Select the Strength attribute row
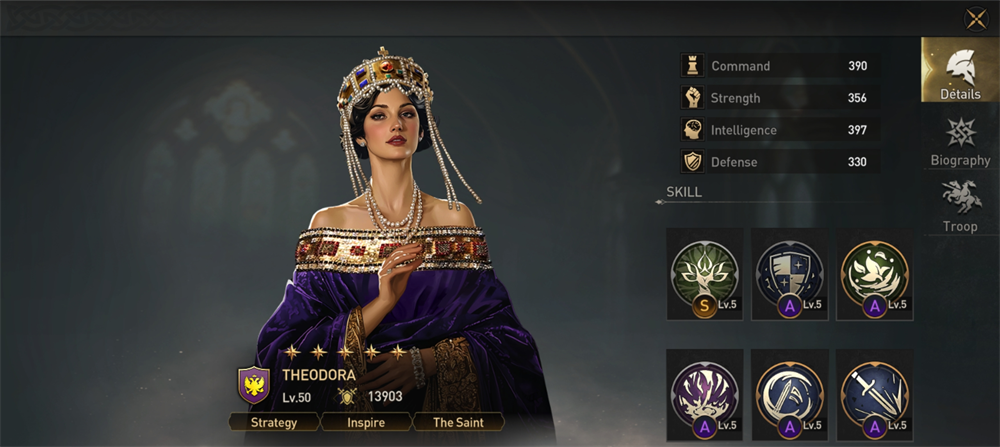Screen dimensions: 1000x447 [780, 98]
